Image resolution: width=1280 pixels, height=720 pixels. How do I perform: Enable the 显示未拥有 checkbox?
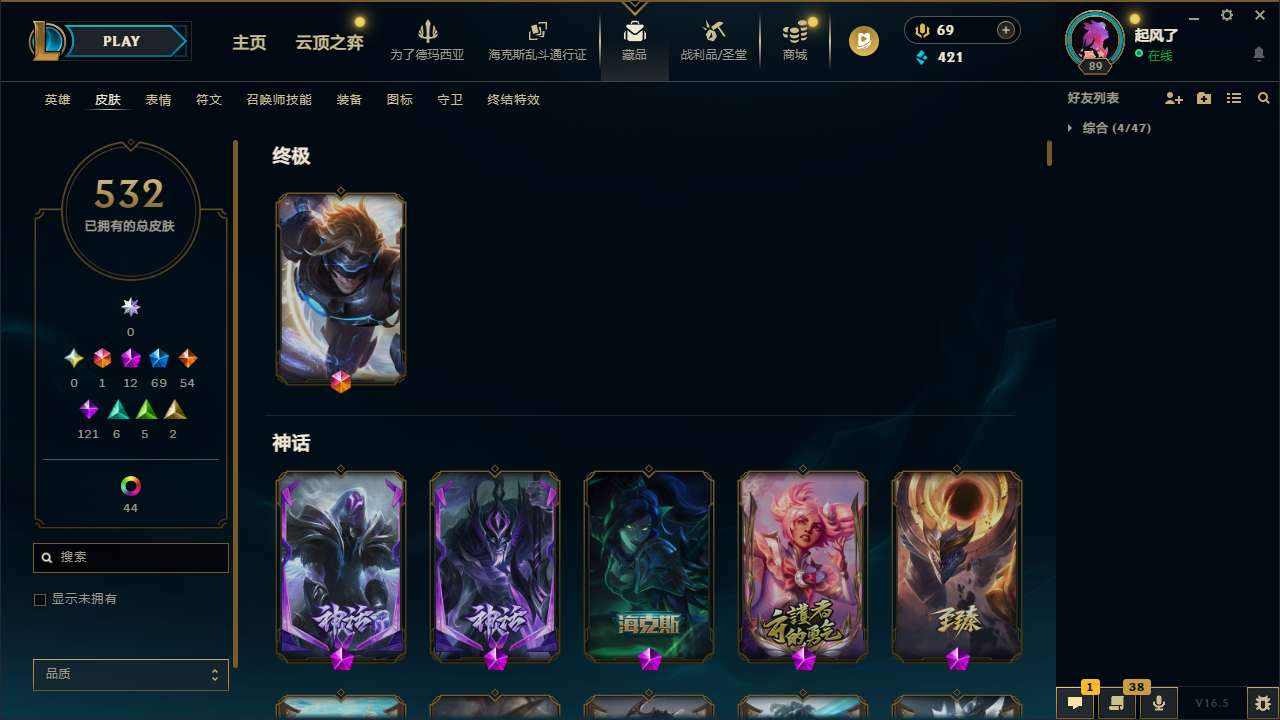pyautogui.click(x=40, y=599)
